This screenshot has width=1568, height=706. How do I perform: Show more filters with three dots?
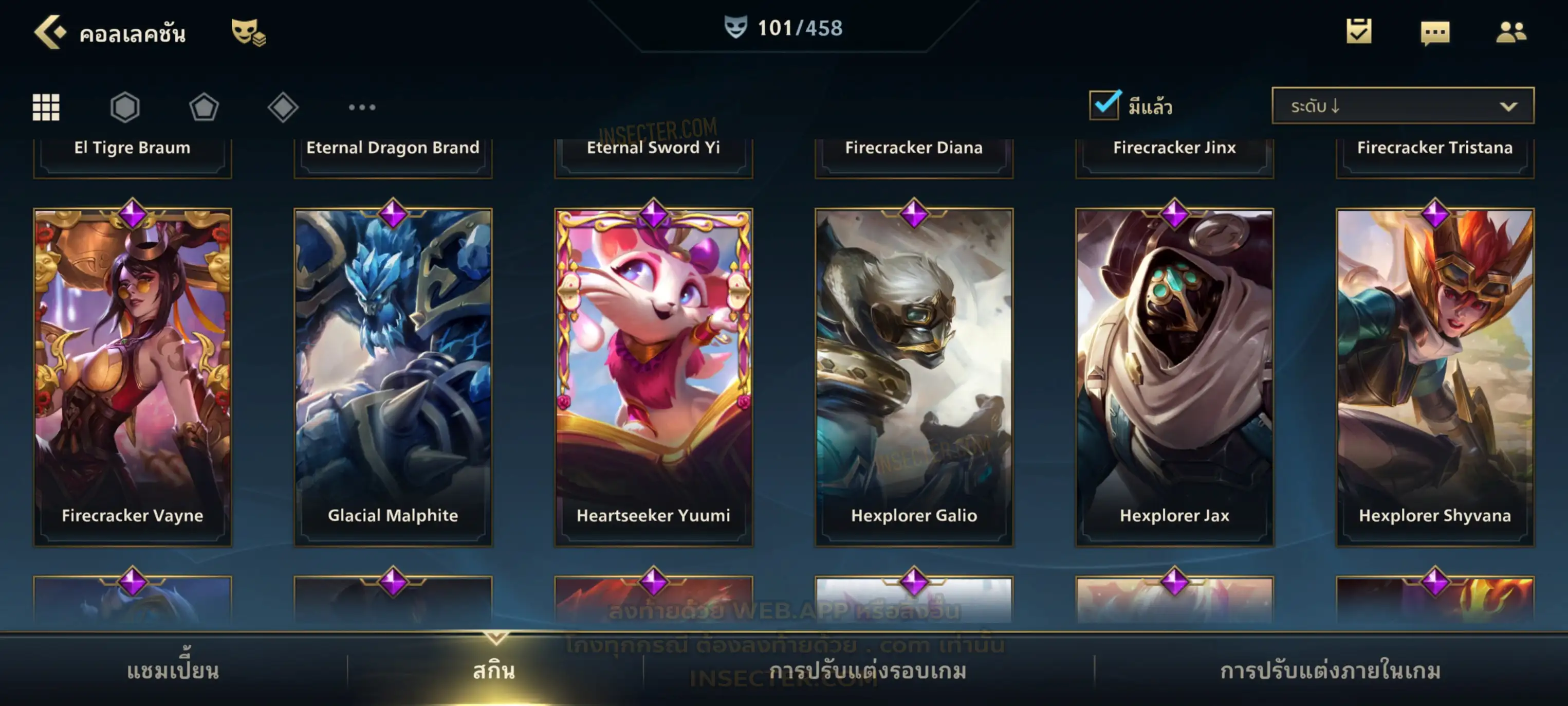(x=362, y=107)
